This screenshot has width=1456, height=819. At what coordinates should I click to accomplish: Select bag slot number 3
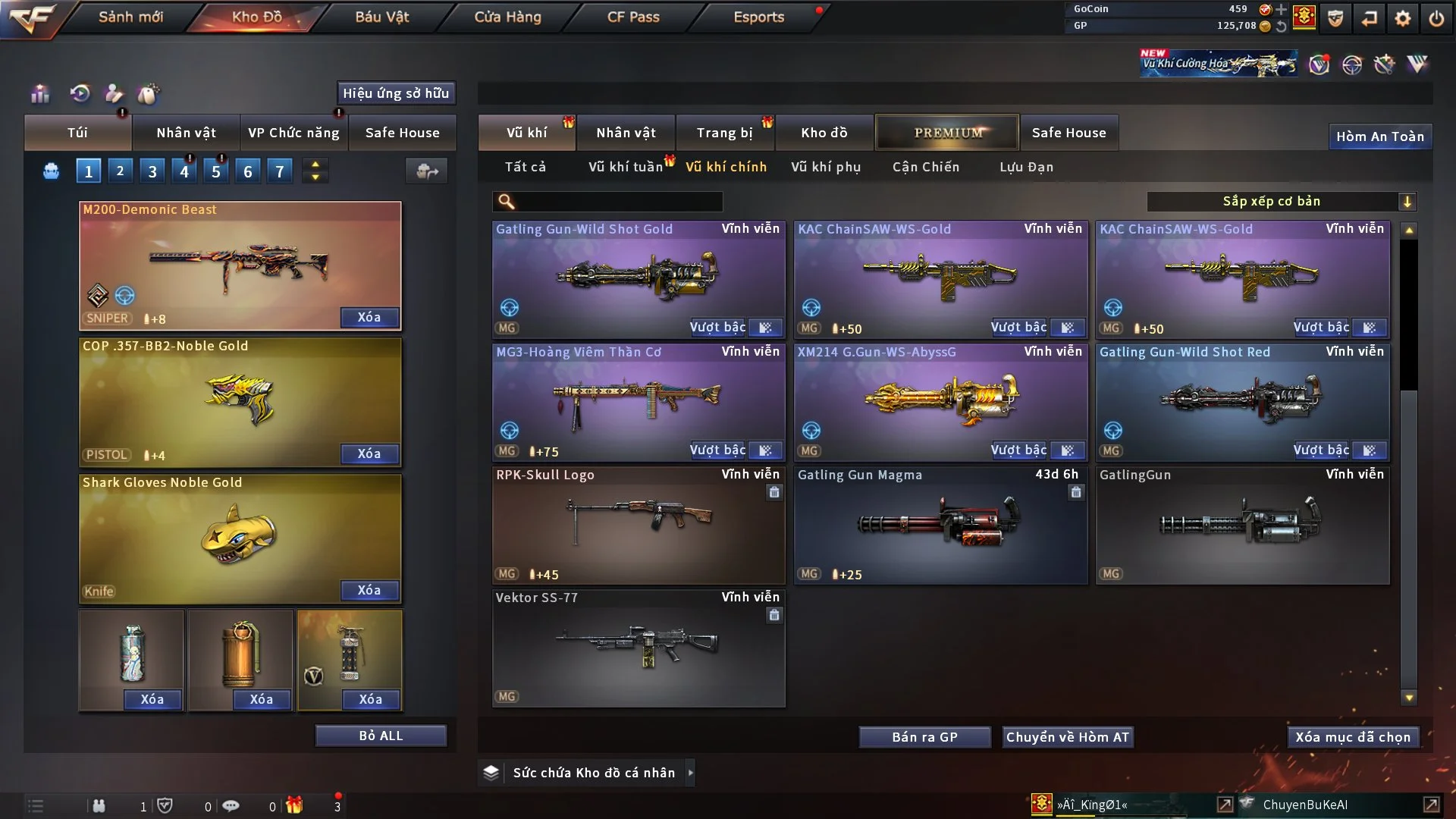point(152,171)
